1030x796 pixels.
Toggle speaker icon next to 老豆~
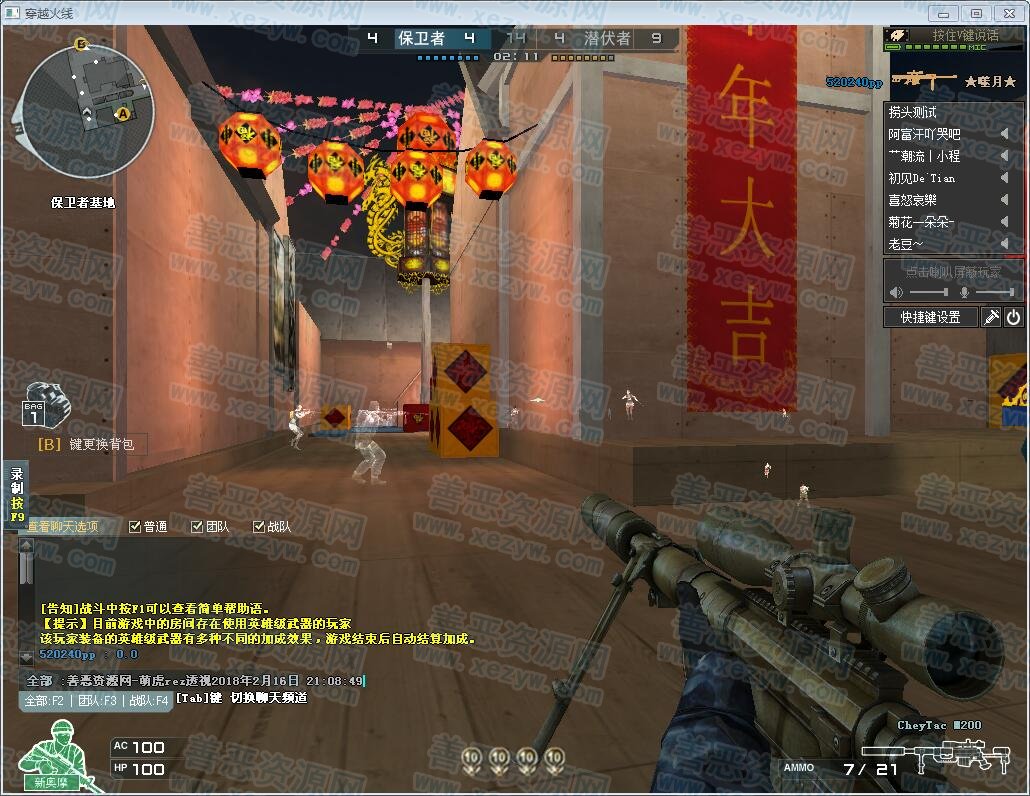tap(1004, 244)
